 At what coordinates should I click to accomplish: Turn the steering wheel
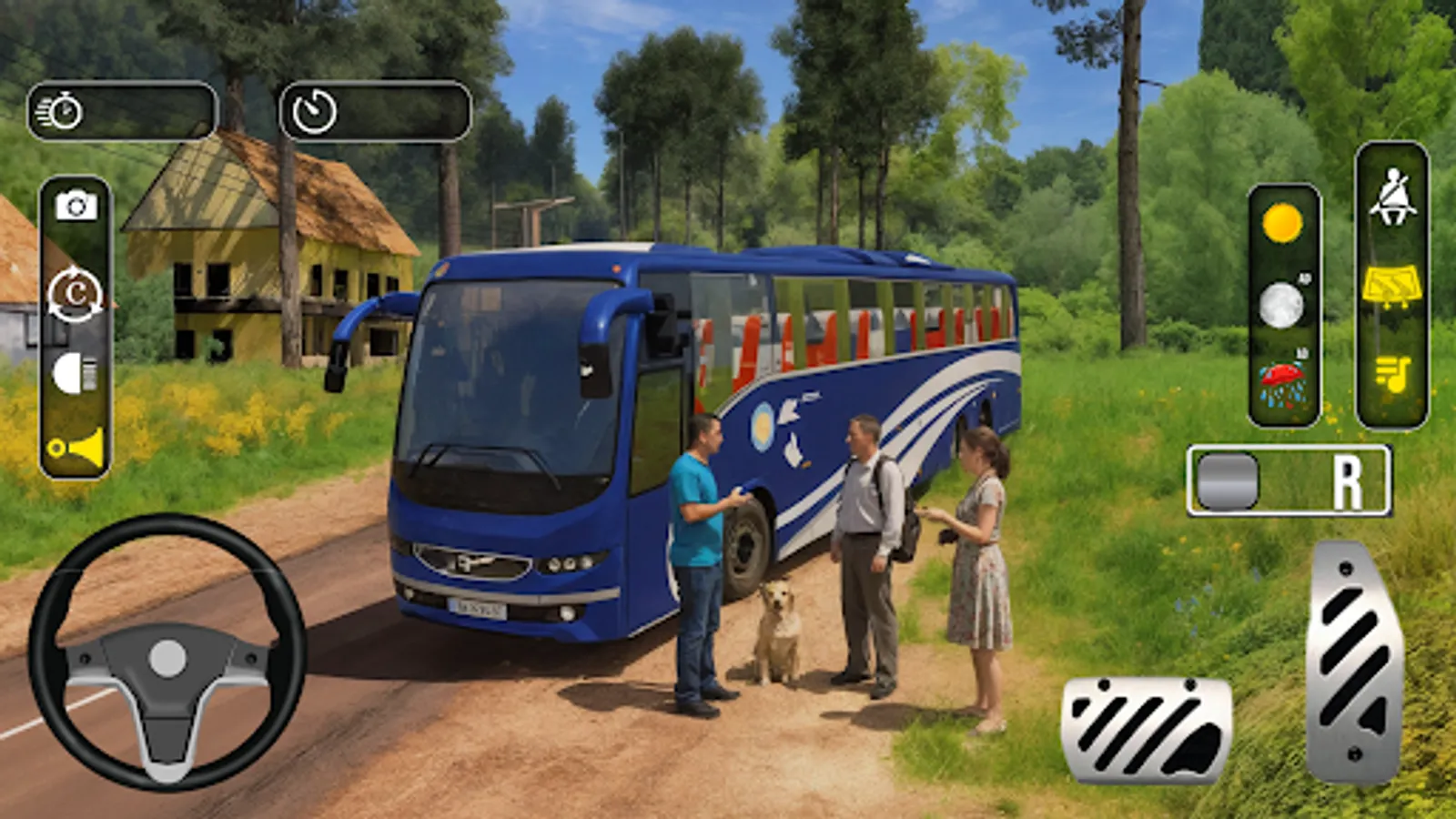click(x=168, y=660)
